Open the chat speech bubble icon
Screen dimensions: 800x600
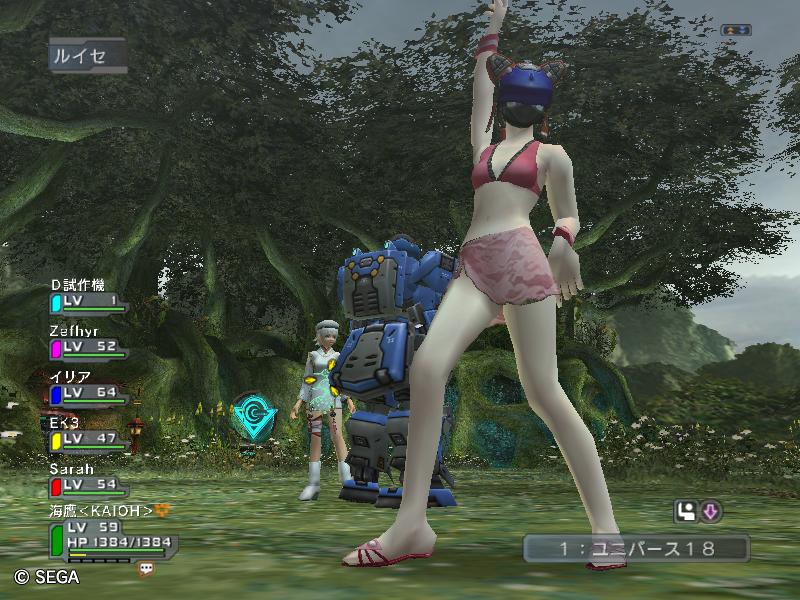147,568
